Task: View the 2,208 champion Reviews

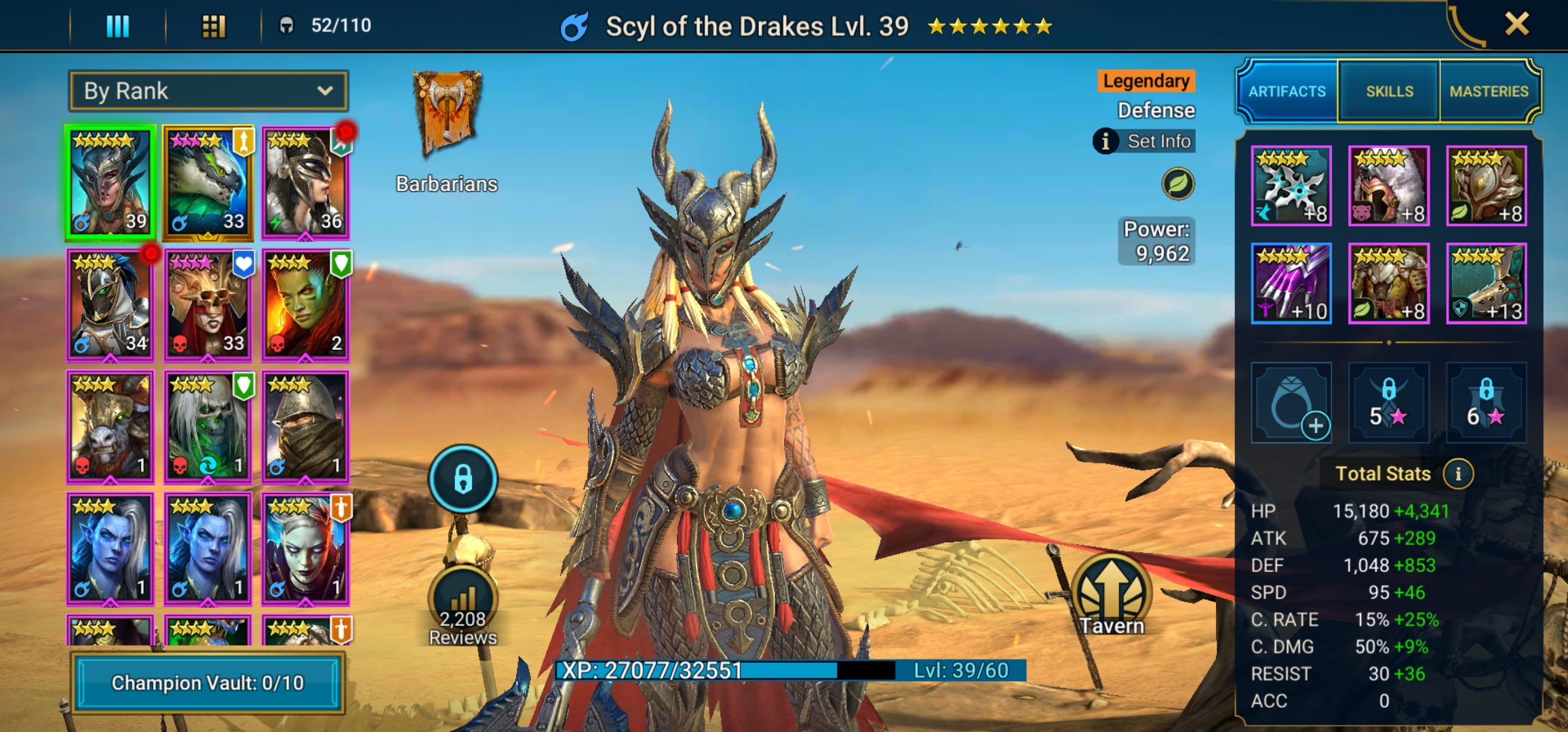Action: (463, 607)
